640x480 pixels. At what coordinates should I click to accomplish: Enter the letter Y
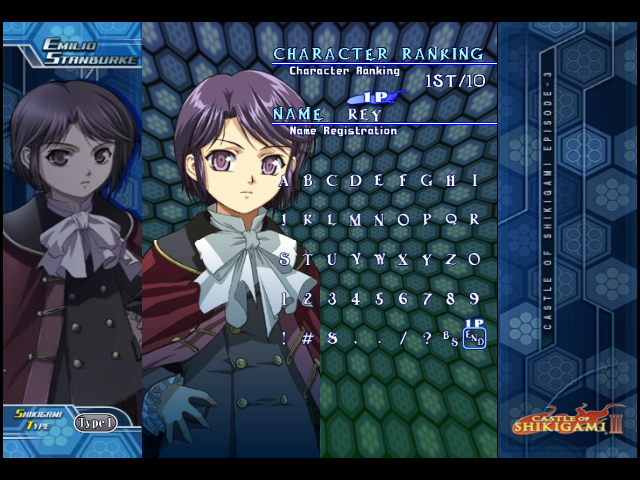(x=427, y=259)
